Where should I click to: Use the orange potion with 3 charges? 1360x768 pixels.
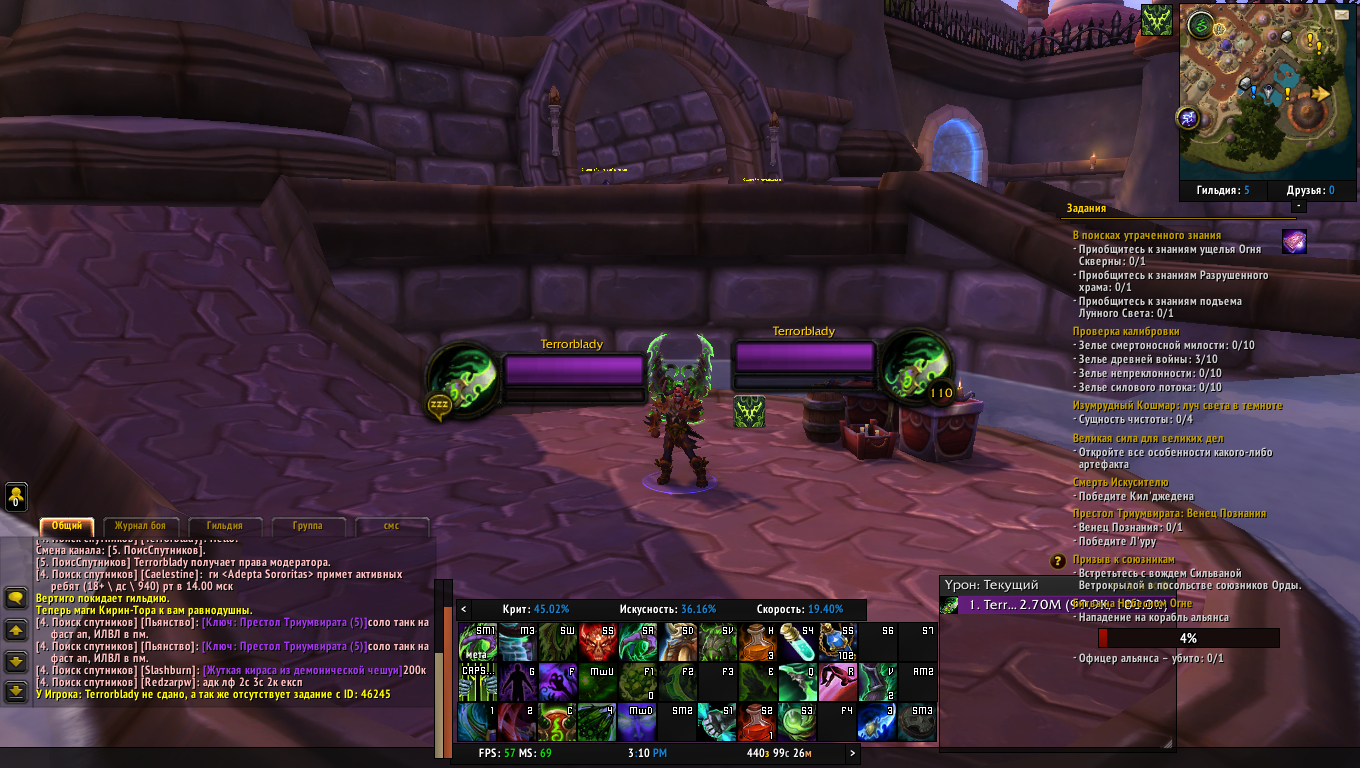(758, 643)
